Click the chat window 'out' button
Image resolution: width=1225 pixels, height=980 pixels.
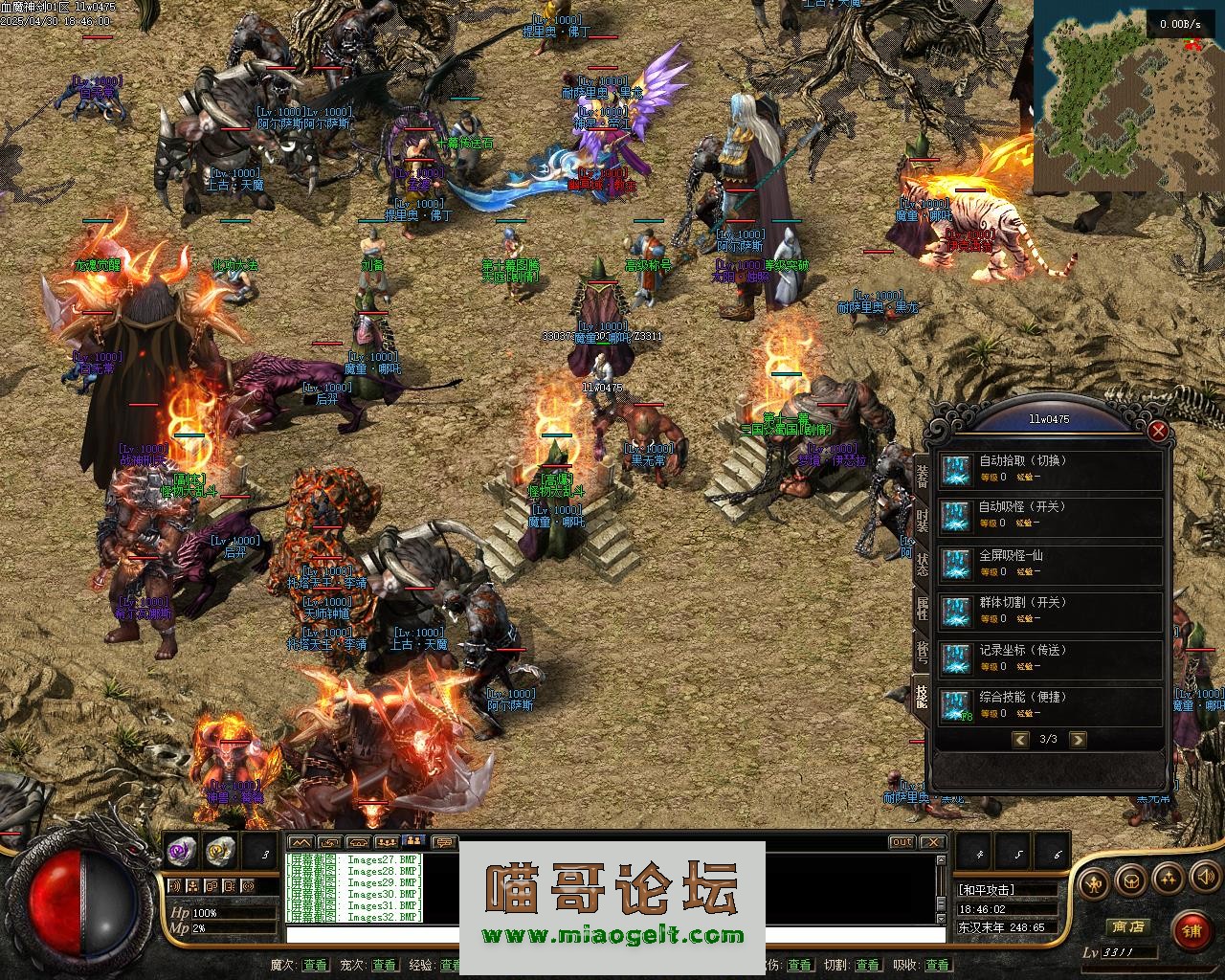(x=902, y=842)
